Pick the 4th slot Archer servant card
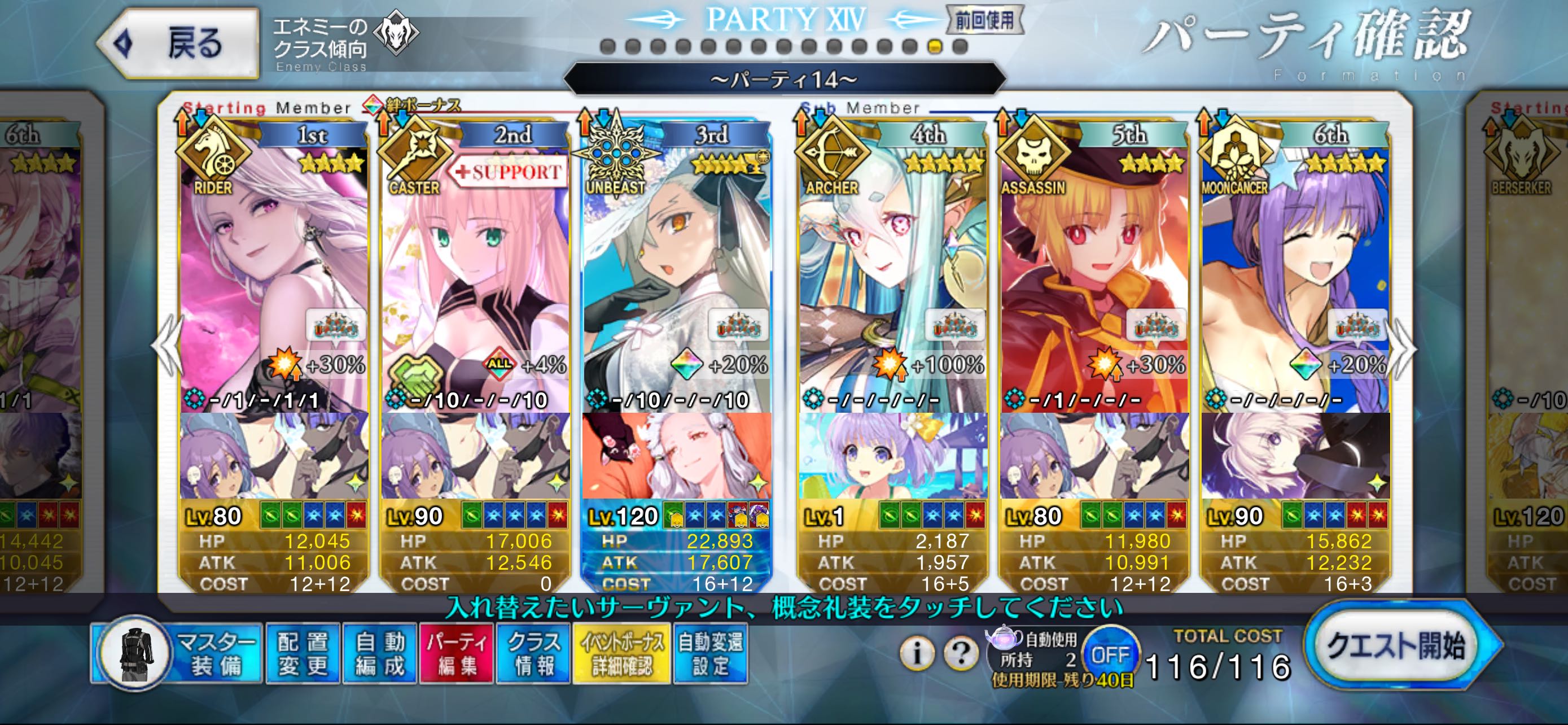The width and height of the screenshot is (1568, 725). 892,274
